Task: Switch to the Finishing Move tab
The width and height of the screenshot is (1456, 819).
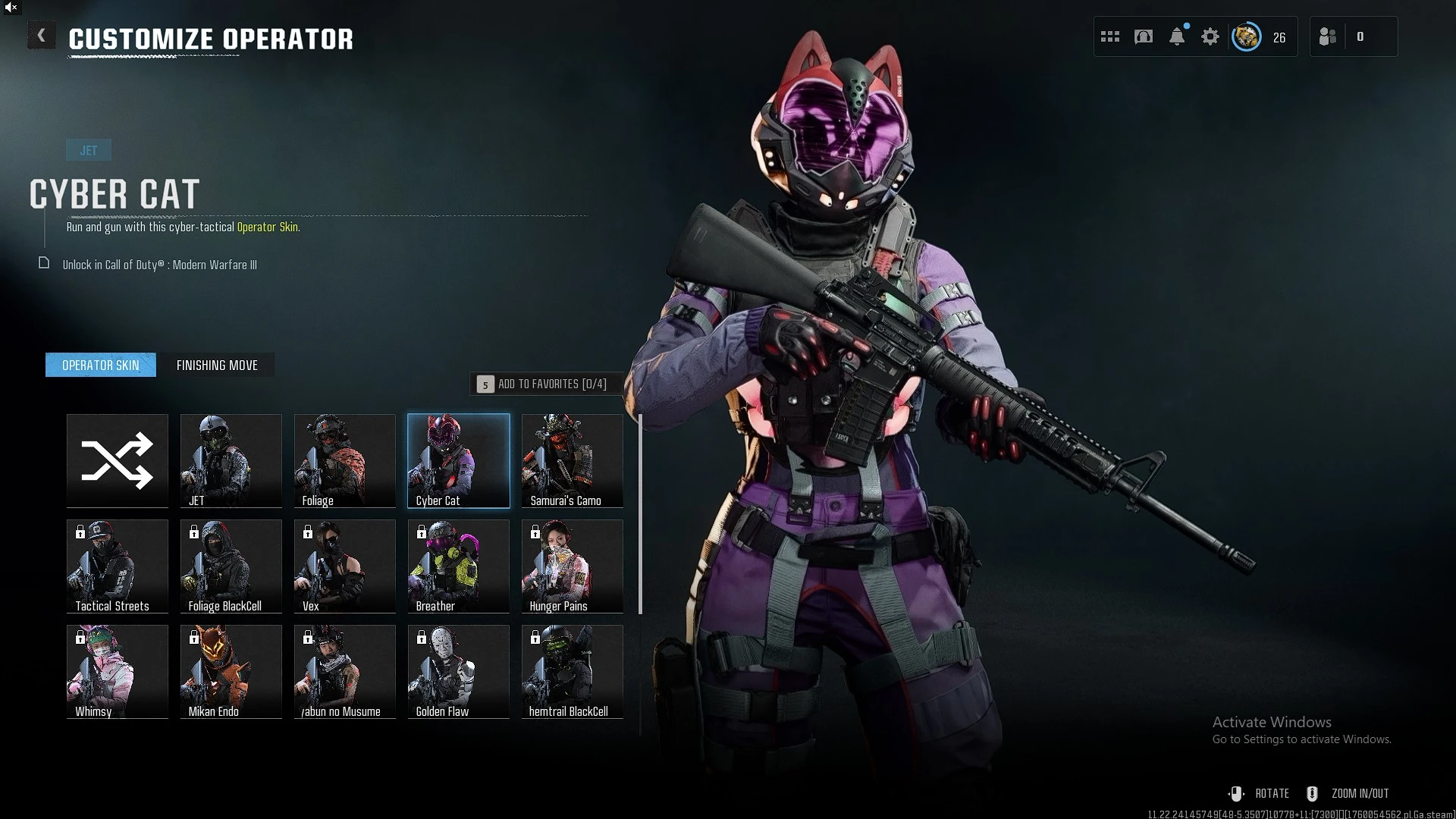Action: click(217, 366)
